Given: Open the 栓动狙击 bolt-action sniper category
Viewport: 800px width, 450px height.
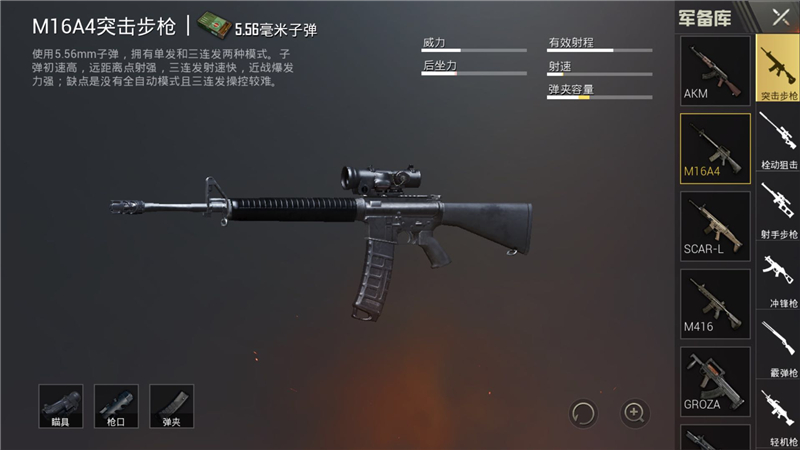Looking at the screenshot, I should 778,138.
